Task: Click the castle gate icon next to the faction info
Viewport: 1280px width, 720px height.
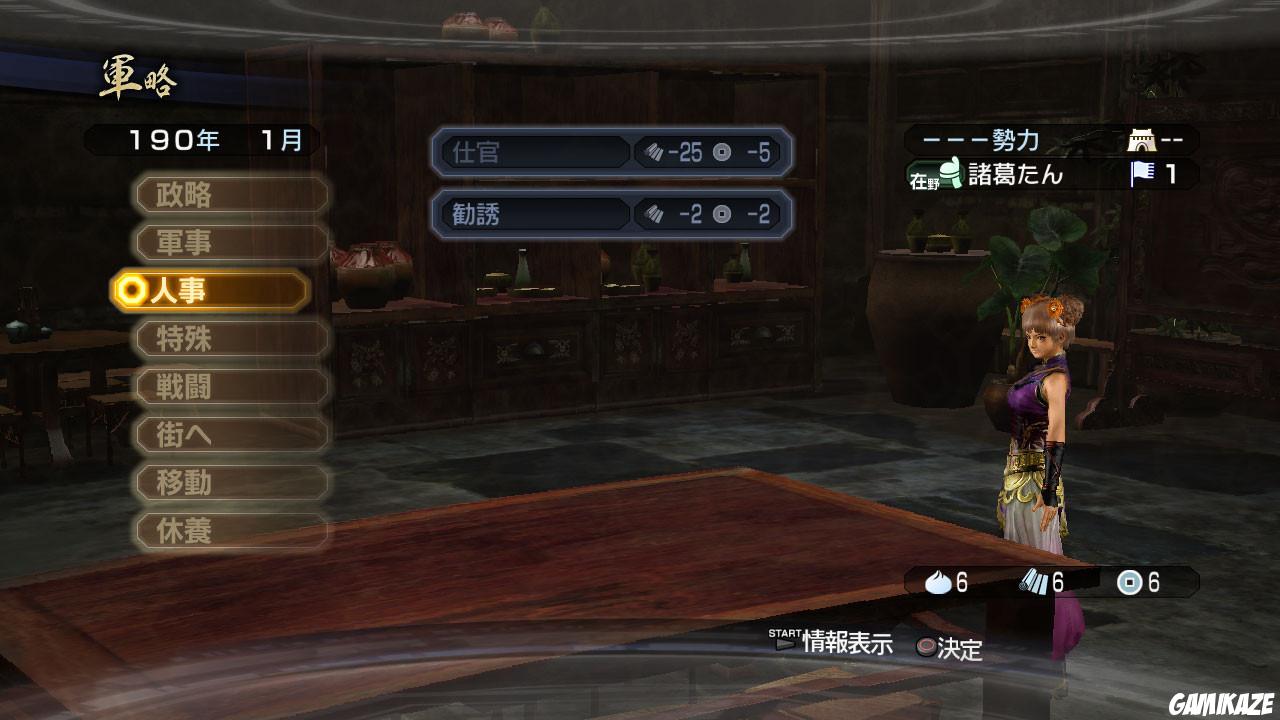Action: [1141, 142]
